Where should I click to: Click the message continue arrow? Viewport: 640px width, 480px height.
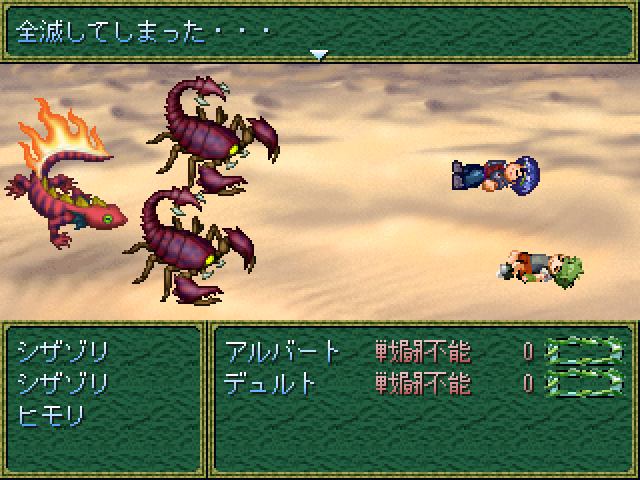point(319,55)
